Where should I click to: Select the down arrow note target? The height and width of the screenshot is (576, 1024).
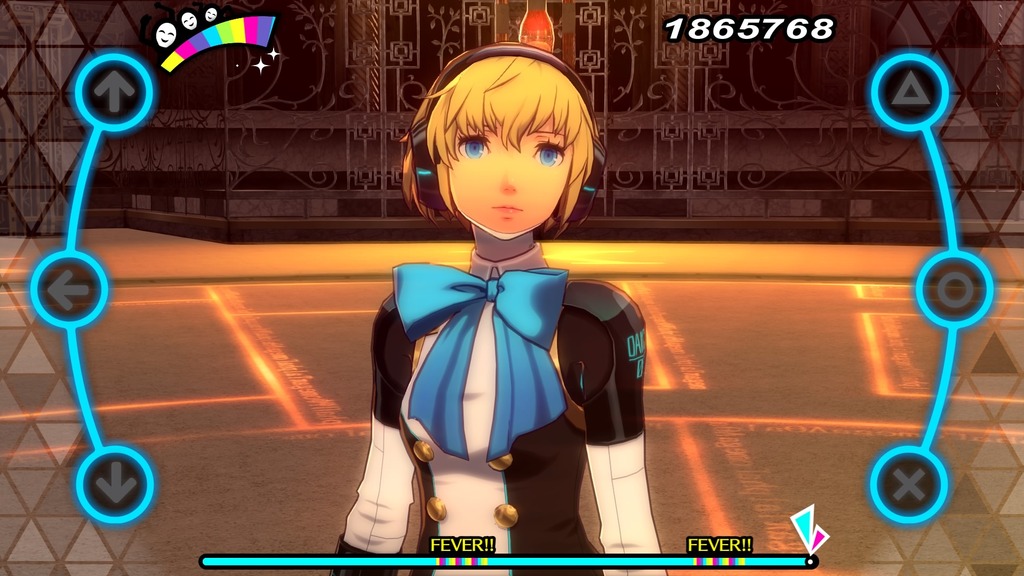coord(114,485)
